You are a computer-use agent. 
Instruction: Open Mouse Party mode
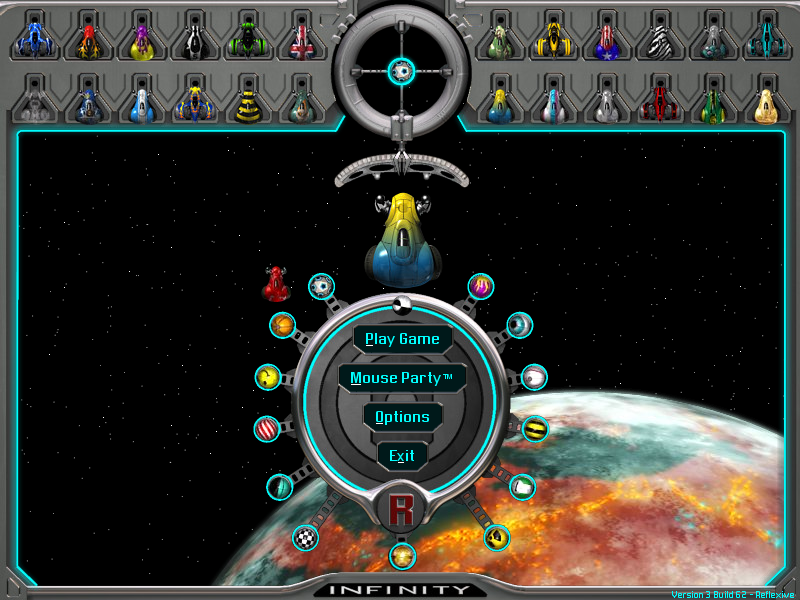point(402,378)
